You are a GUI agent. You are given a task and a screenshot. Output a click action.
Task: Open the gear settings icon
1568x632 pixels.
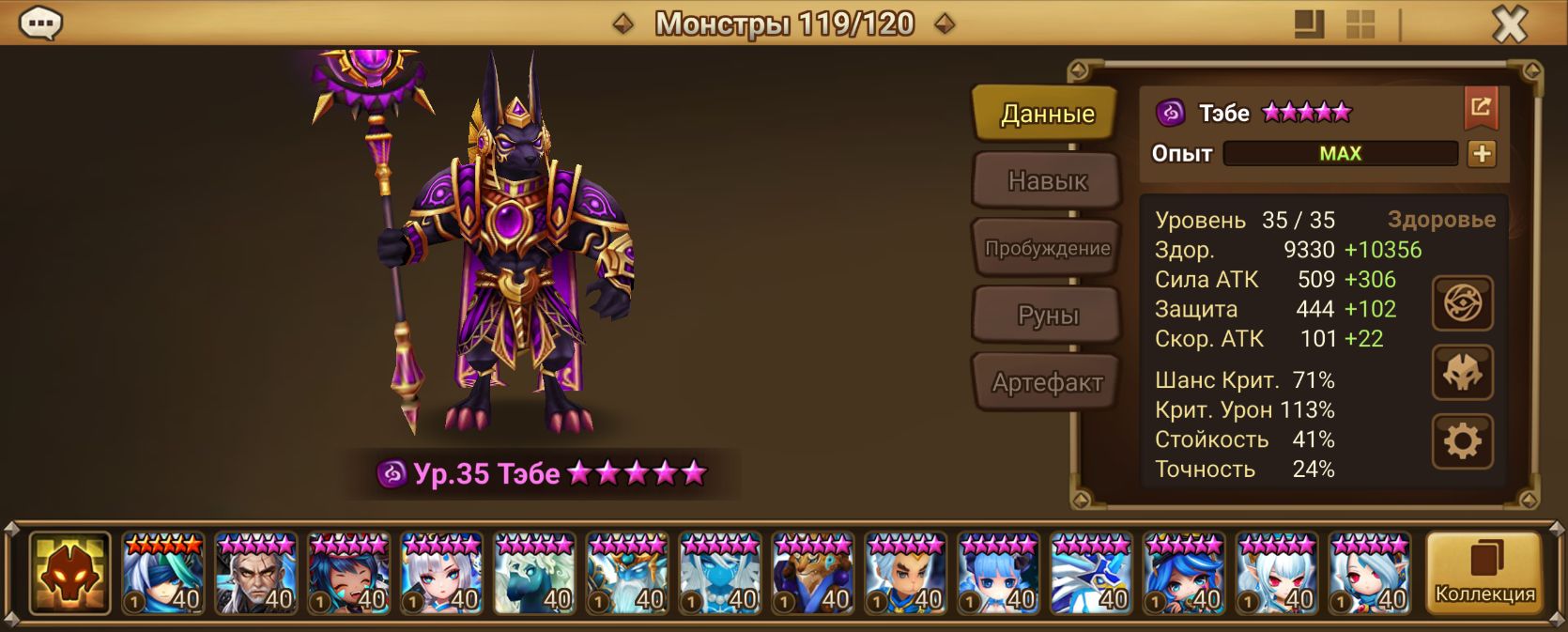pos(1462,440)
